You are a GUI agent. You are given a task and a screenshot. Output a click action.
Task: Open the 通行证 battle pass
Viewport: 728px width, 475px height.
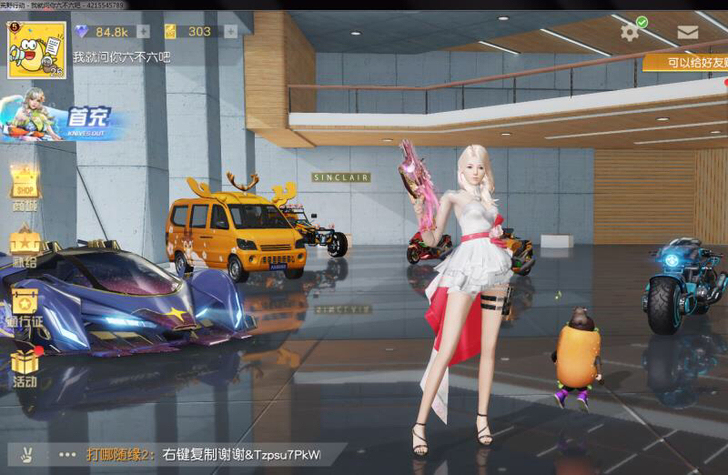[x=25, y=305]
